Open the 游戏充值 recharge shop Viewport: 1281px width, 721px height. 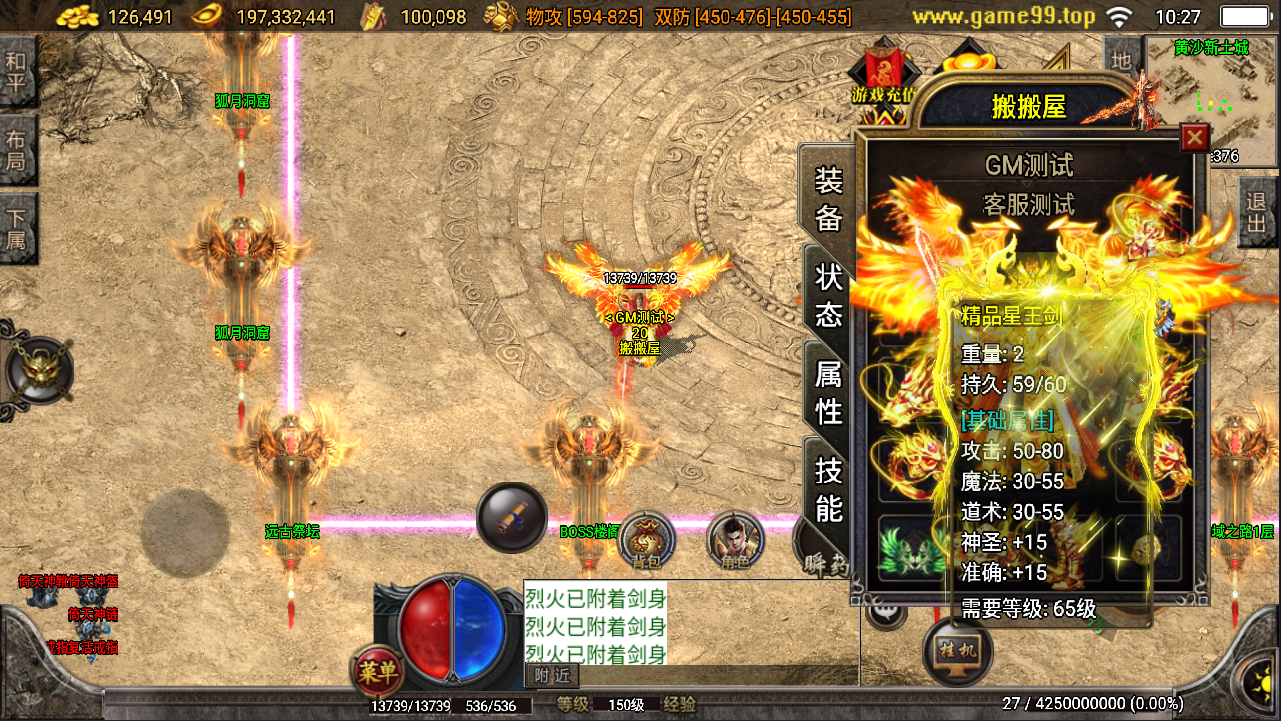884,77
